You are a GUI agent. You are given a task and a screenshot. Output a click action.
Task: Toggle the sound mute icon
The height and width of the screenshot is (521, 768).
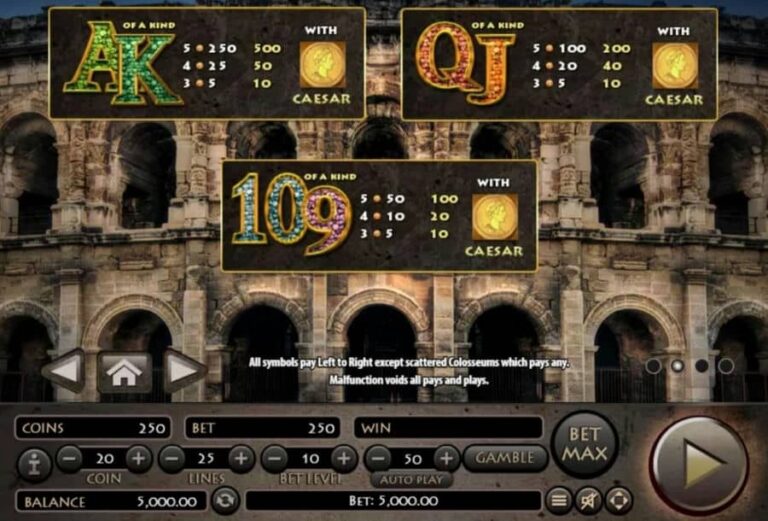click(590, 498)
